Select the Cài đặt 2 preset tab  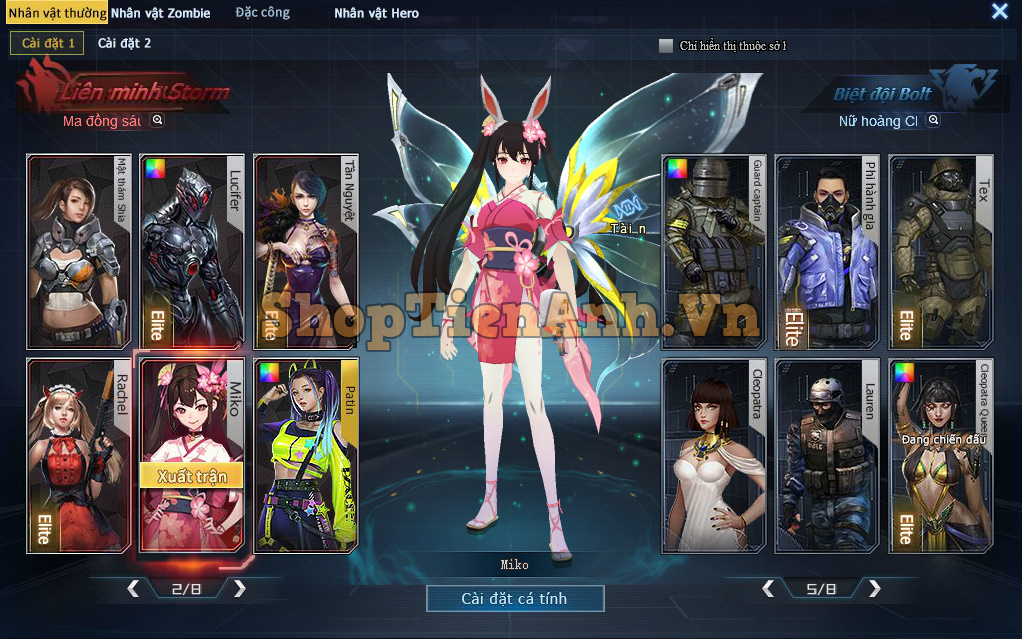coord(124,43)
